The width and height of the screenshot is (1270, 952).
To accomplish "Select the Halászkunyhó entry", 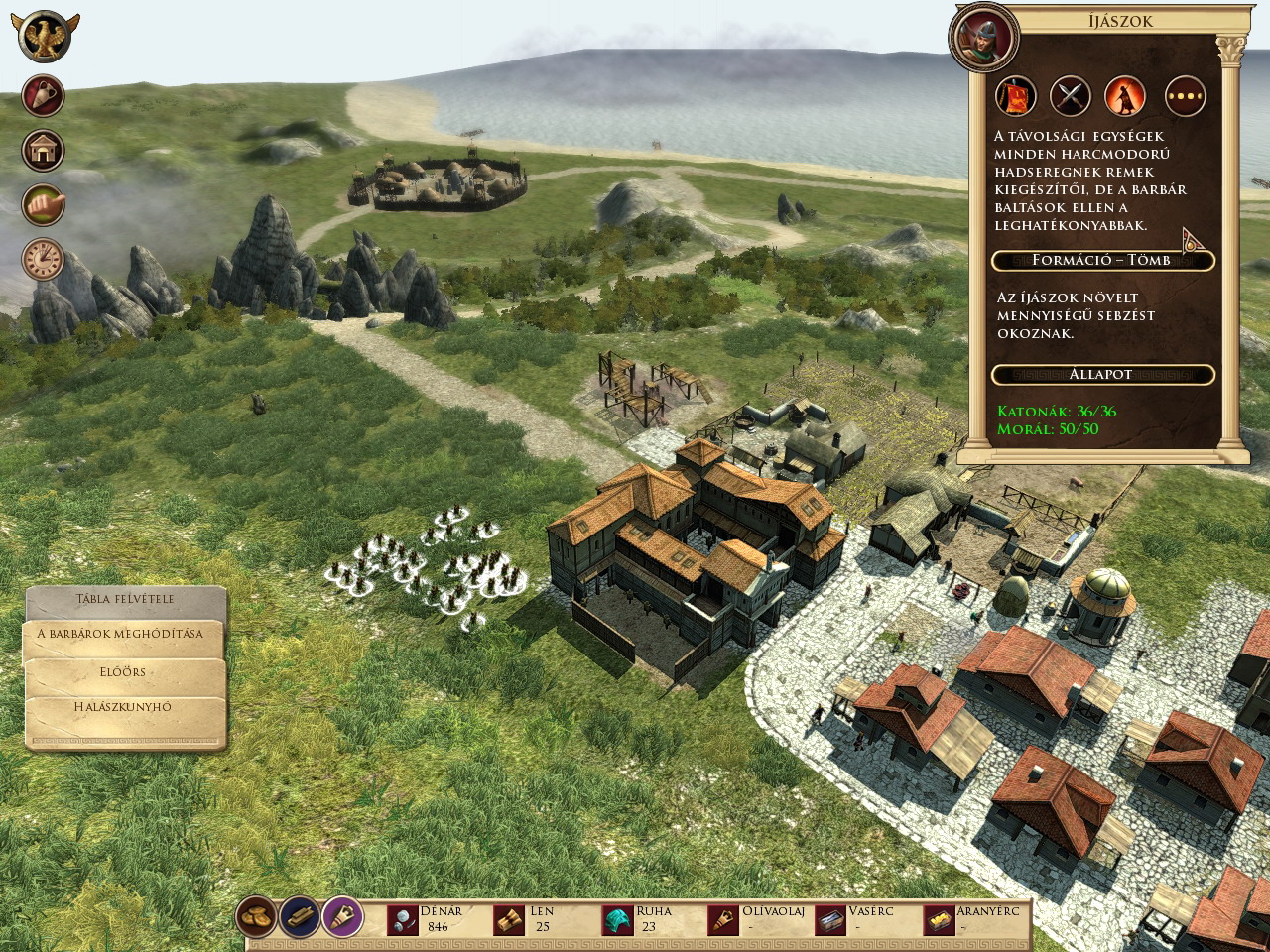I will click(123, 708).
